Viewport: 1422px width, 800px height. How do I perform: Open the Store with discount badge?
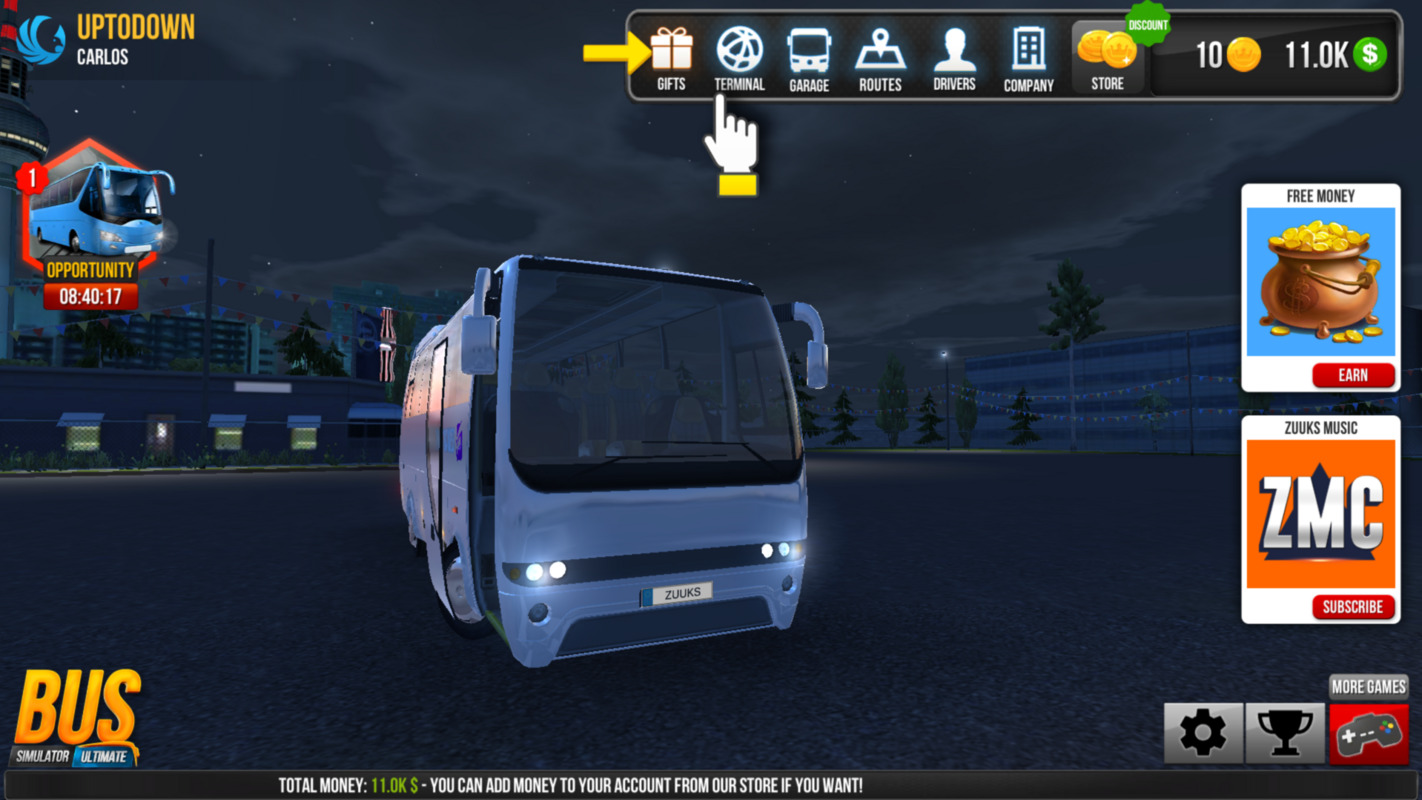(x=1107, y=58)
